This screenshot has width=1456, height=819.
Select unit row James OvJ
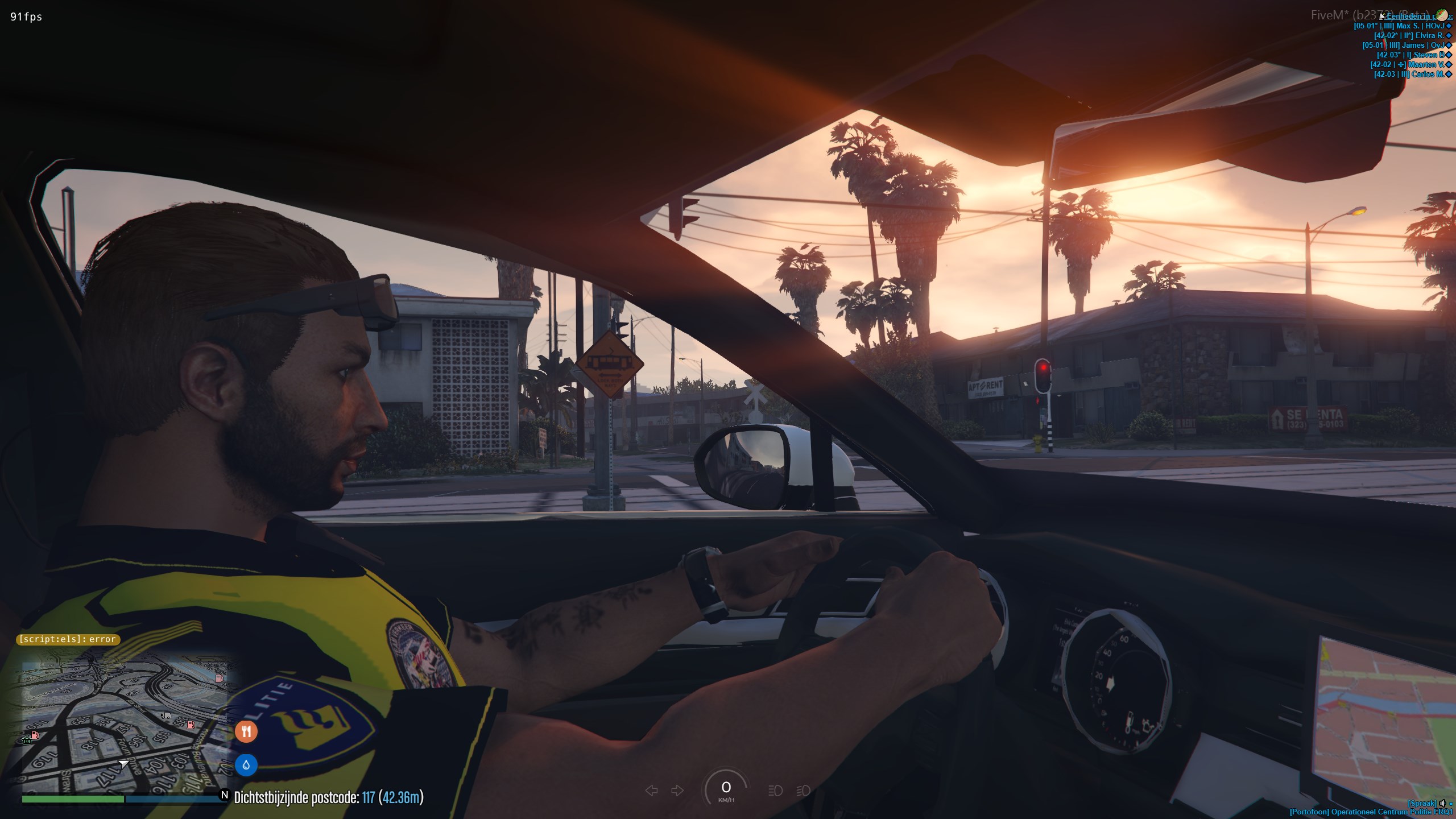point(1404,45)
